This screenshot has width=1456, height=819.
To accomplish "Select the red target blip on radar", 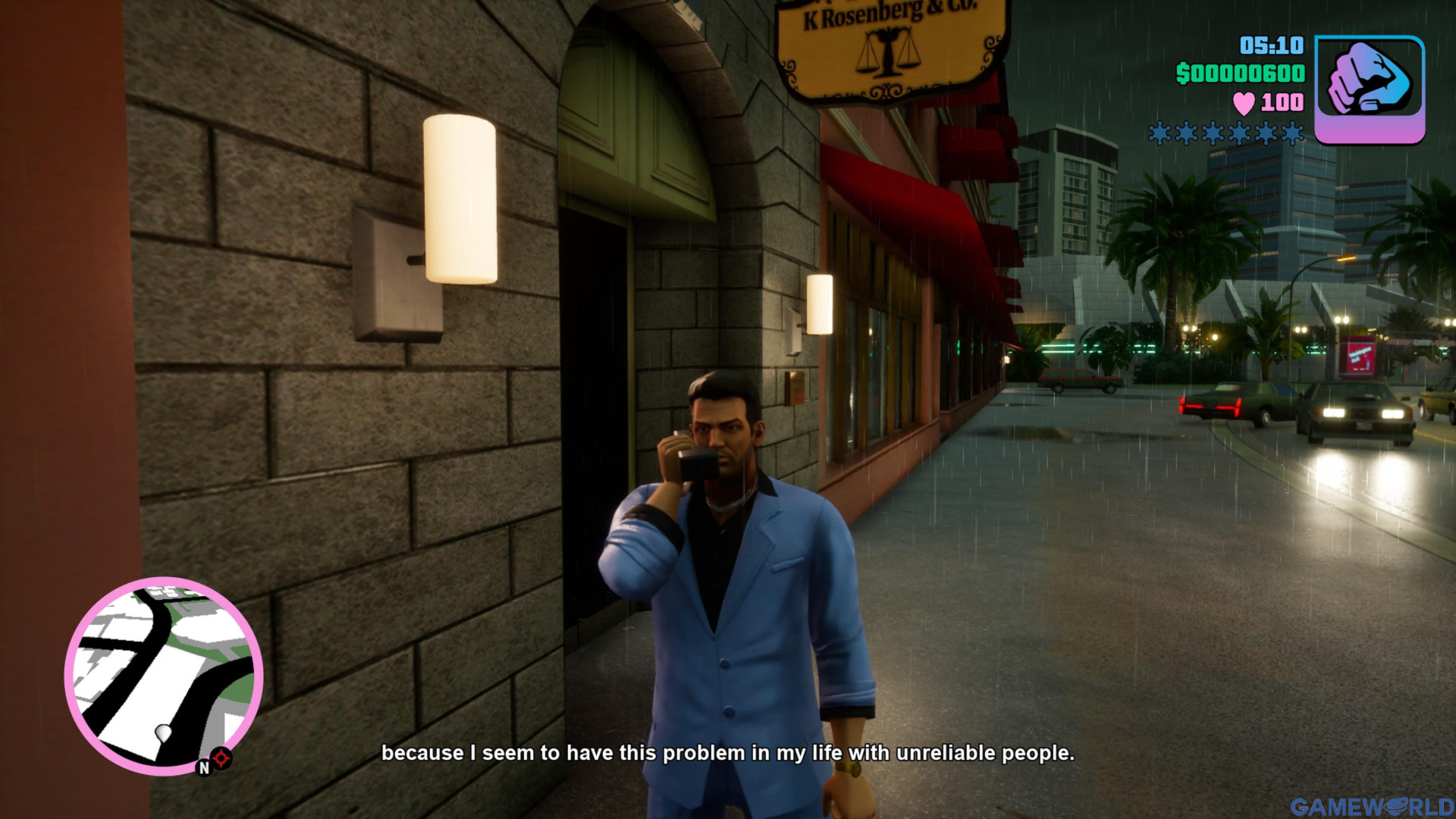I will (221, 758).
